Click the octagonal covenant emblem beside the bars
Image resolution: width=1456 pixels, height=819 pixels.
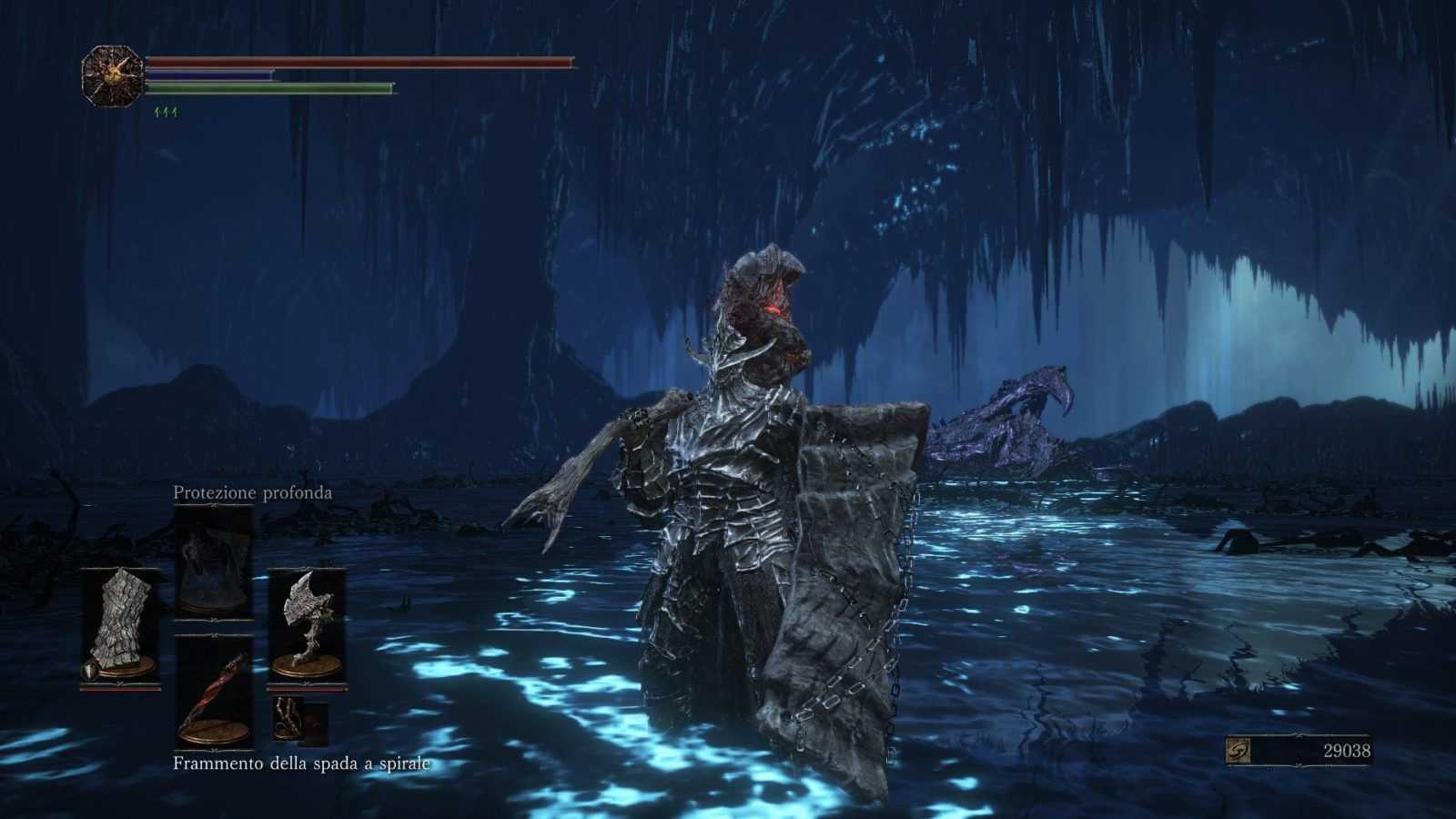point(113,77)
